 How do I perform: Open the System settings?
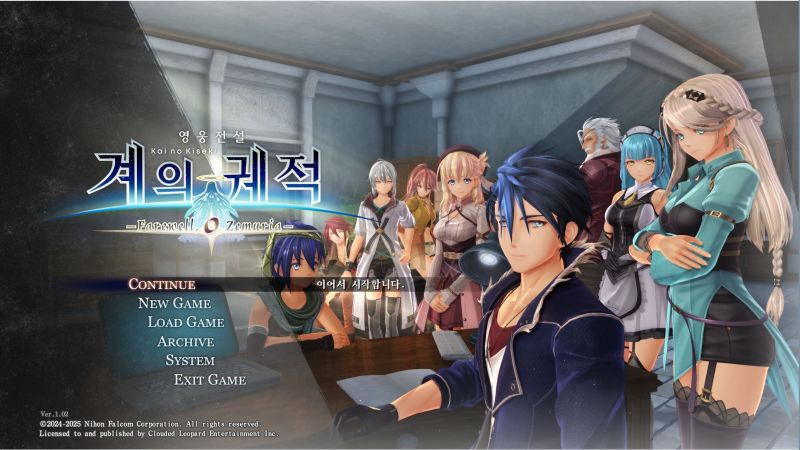click(190, 360)
